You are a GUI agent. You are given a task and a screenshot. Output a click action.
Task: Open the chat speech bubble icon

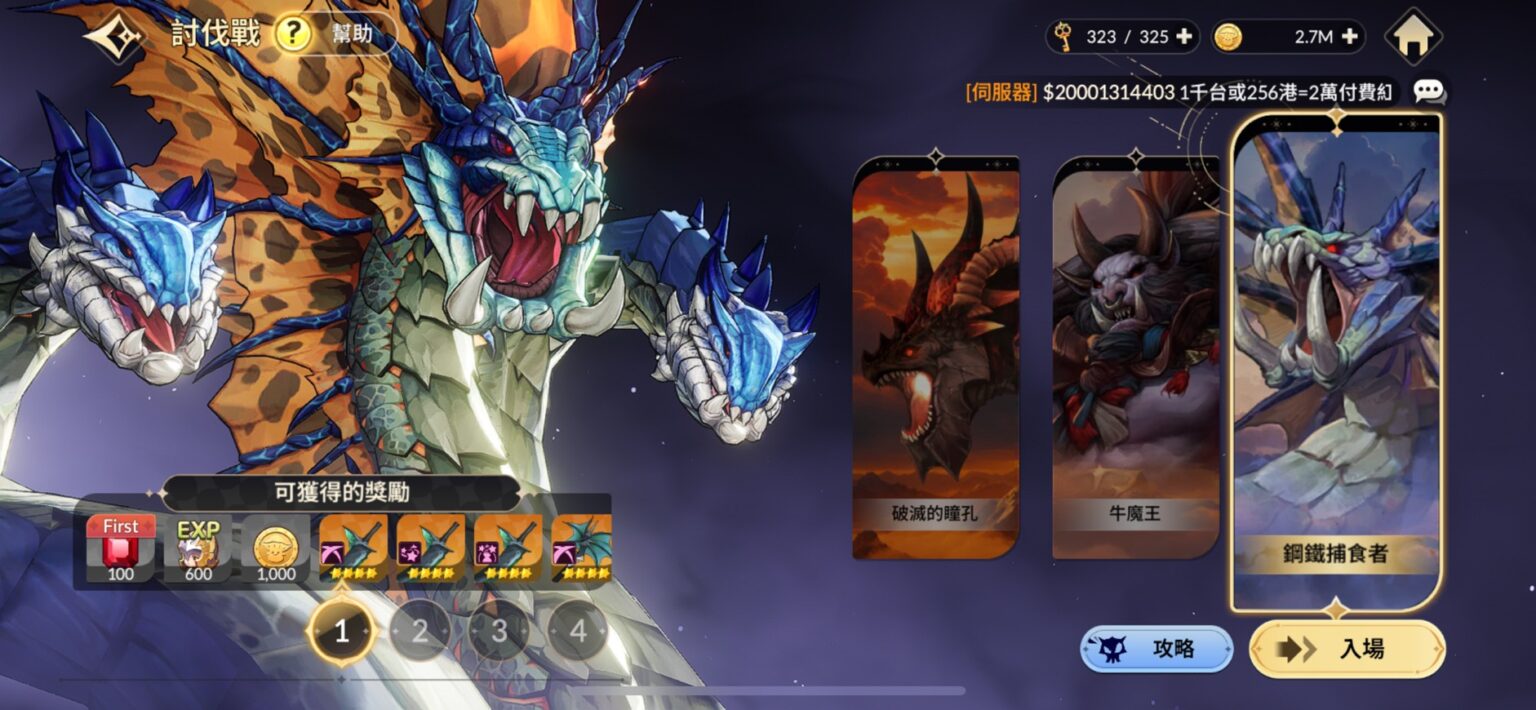[x=1429, y=92]
